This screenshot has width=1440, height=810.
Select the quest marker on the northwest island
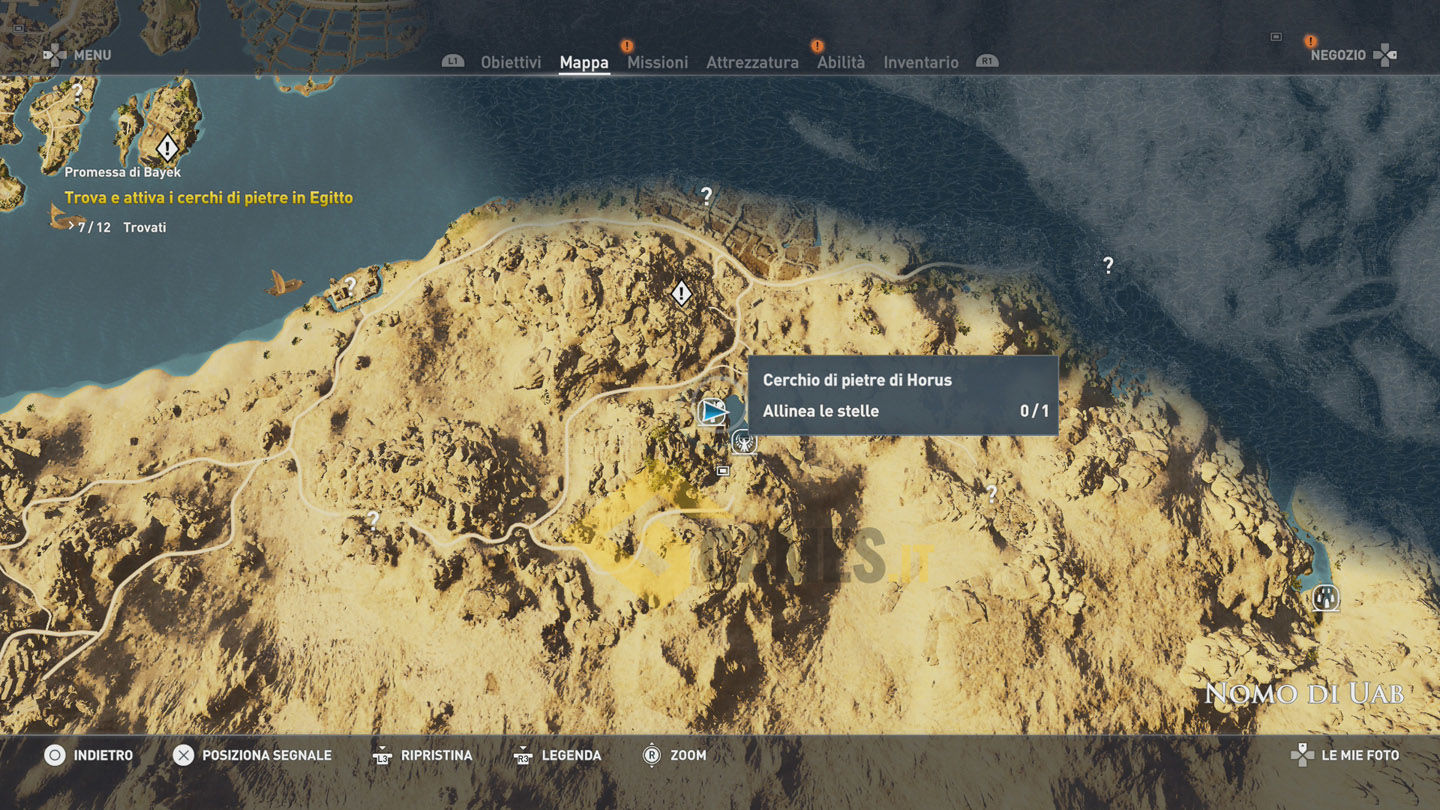167,148
